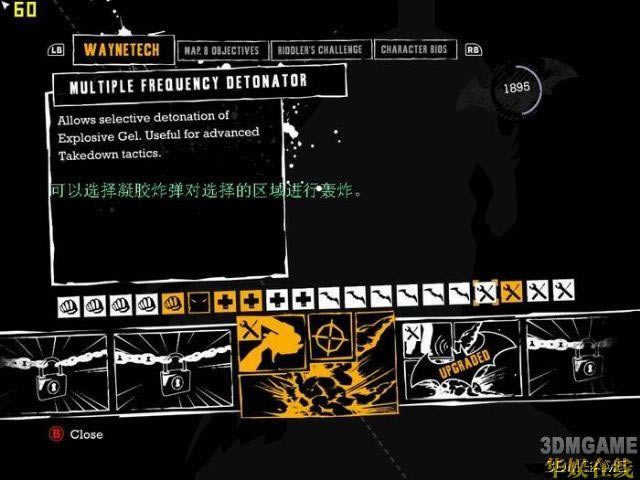Screen dimensions: 640x480
Task: Select the orange fist upgrade icon
Action: [173, 299]
